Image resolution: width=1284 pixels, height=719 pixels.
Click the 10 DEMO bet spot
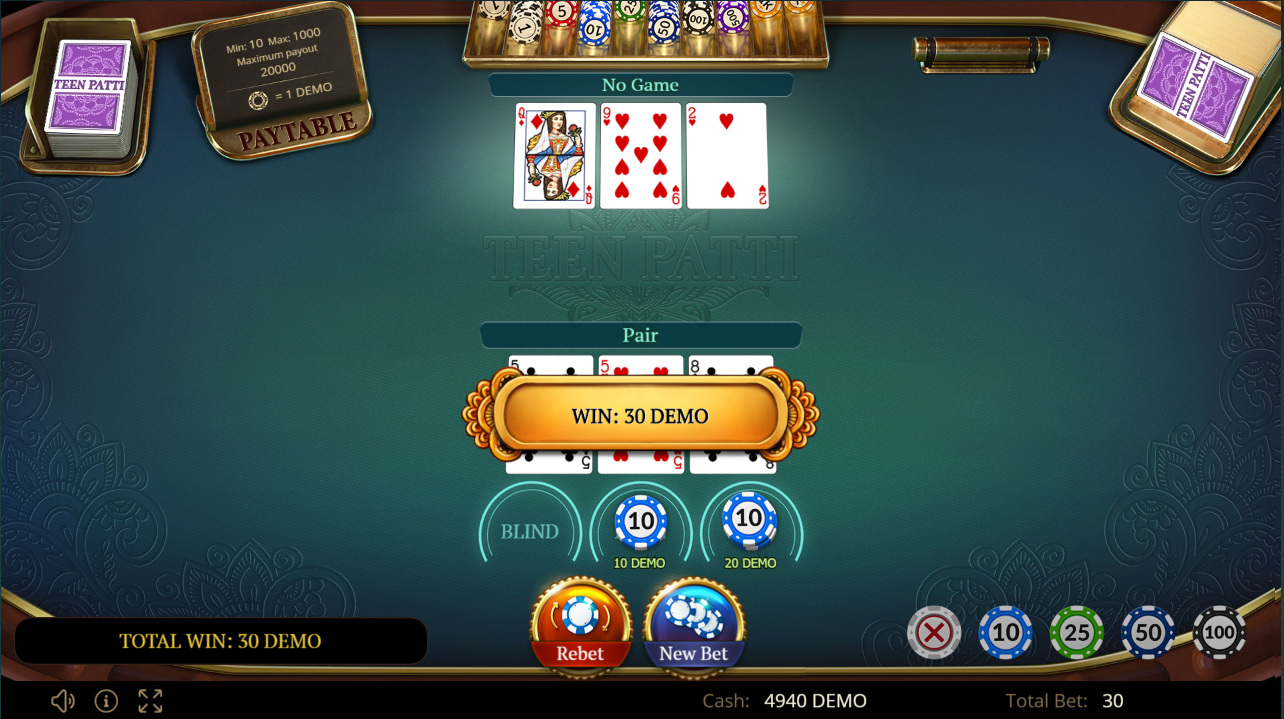pos(640,524)
